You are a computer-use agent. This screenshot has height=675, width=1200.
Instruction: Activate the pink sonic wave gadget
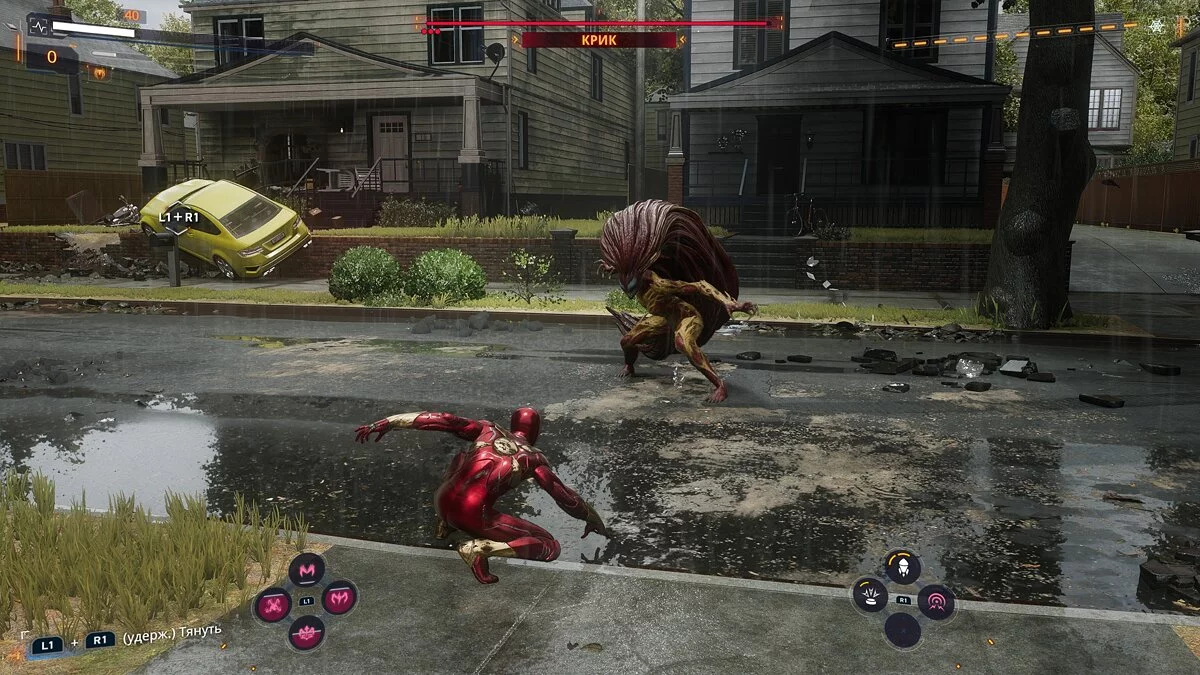pos(937,602)
